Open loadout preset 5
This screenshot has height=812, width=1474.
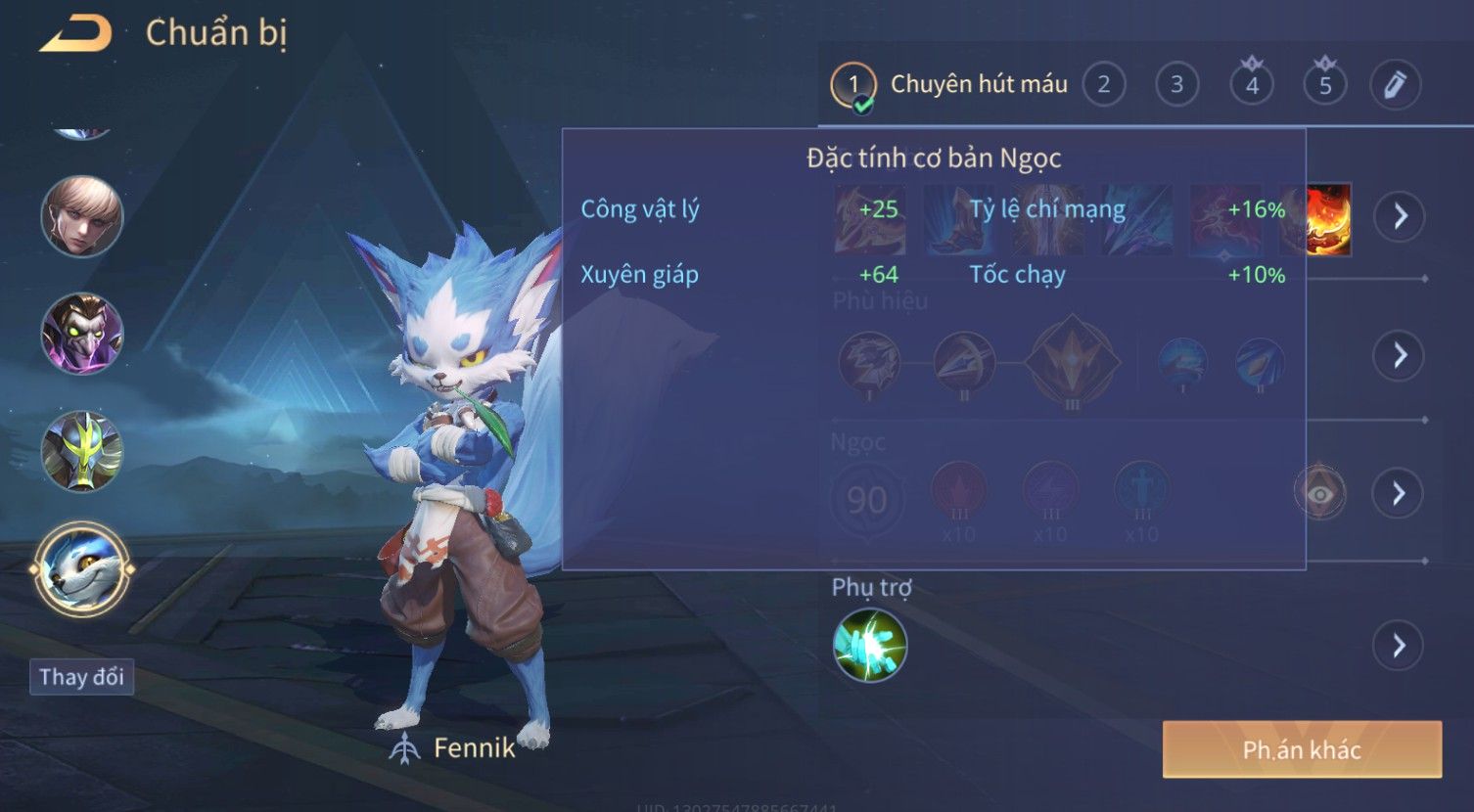1324,85
